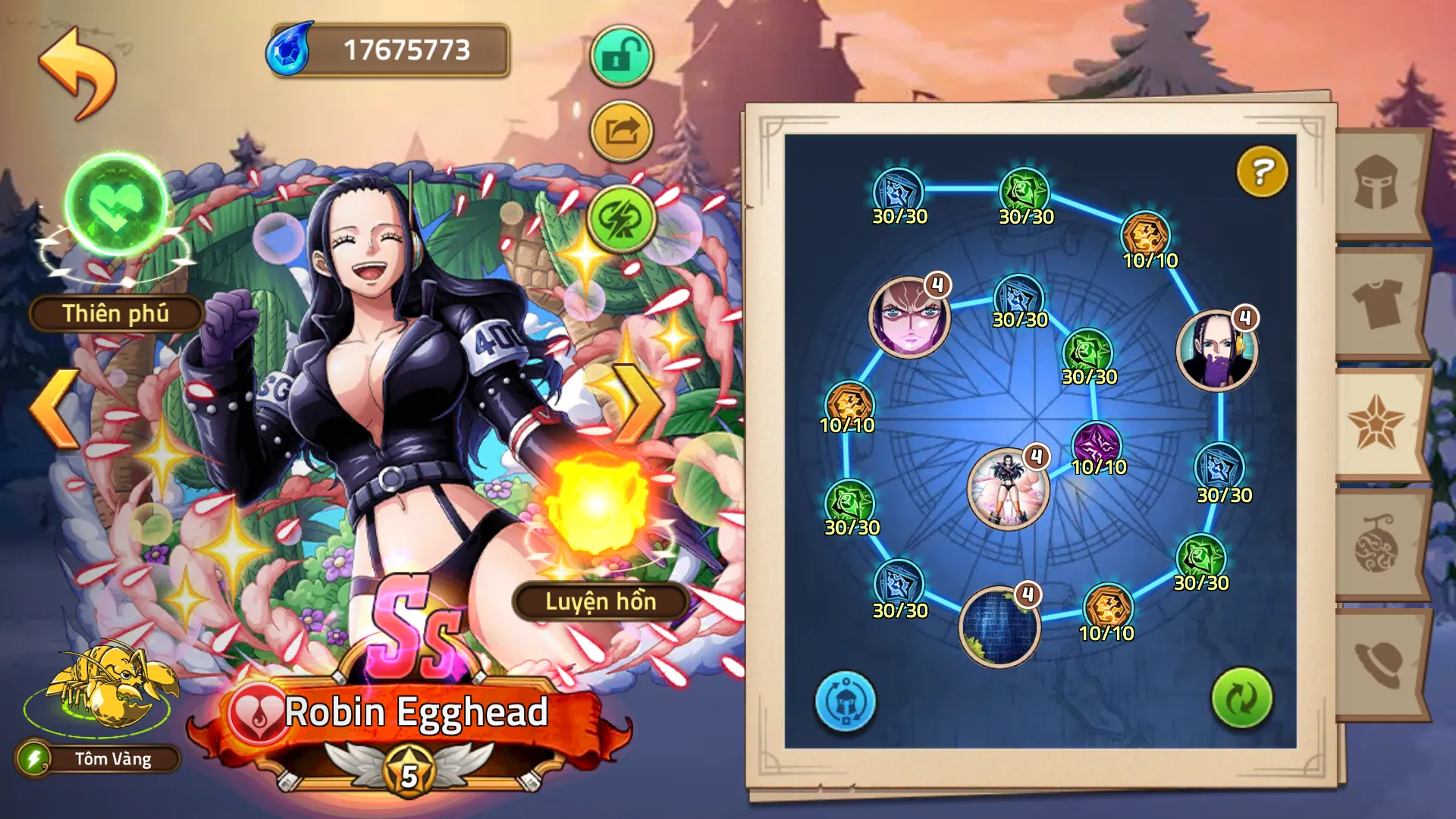This screenshot has height=819, width=1456.
Task: Open the Luyện hồn soul forge
Action: click(x=600, y=601)
